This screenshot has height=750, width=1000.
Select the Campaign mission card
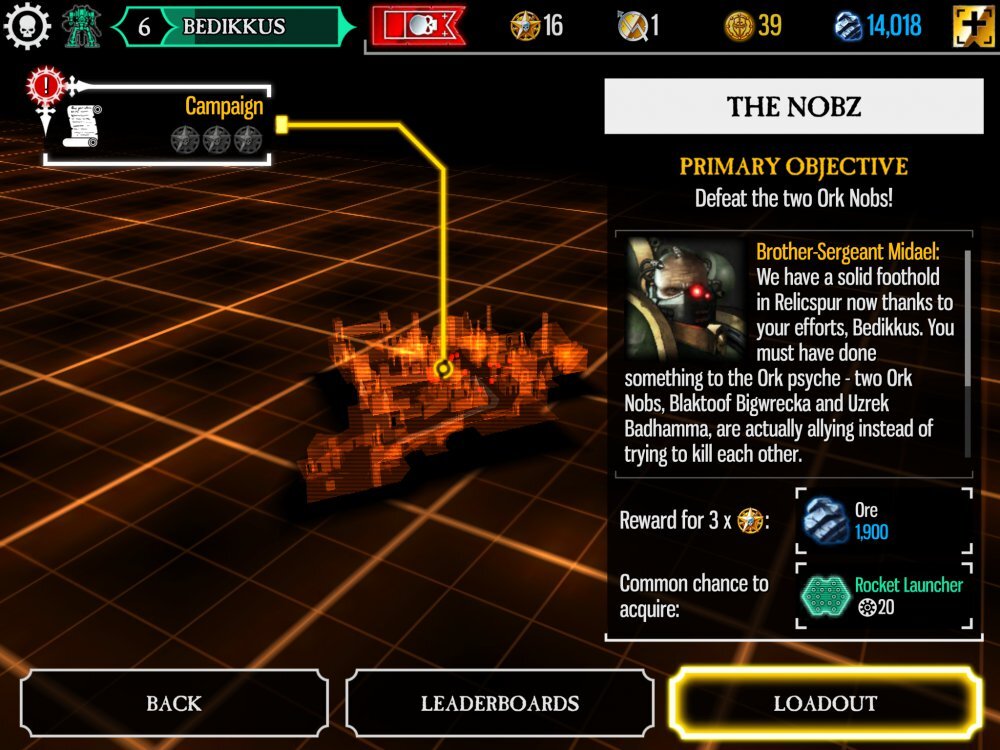(159, 124)
